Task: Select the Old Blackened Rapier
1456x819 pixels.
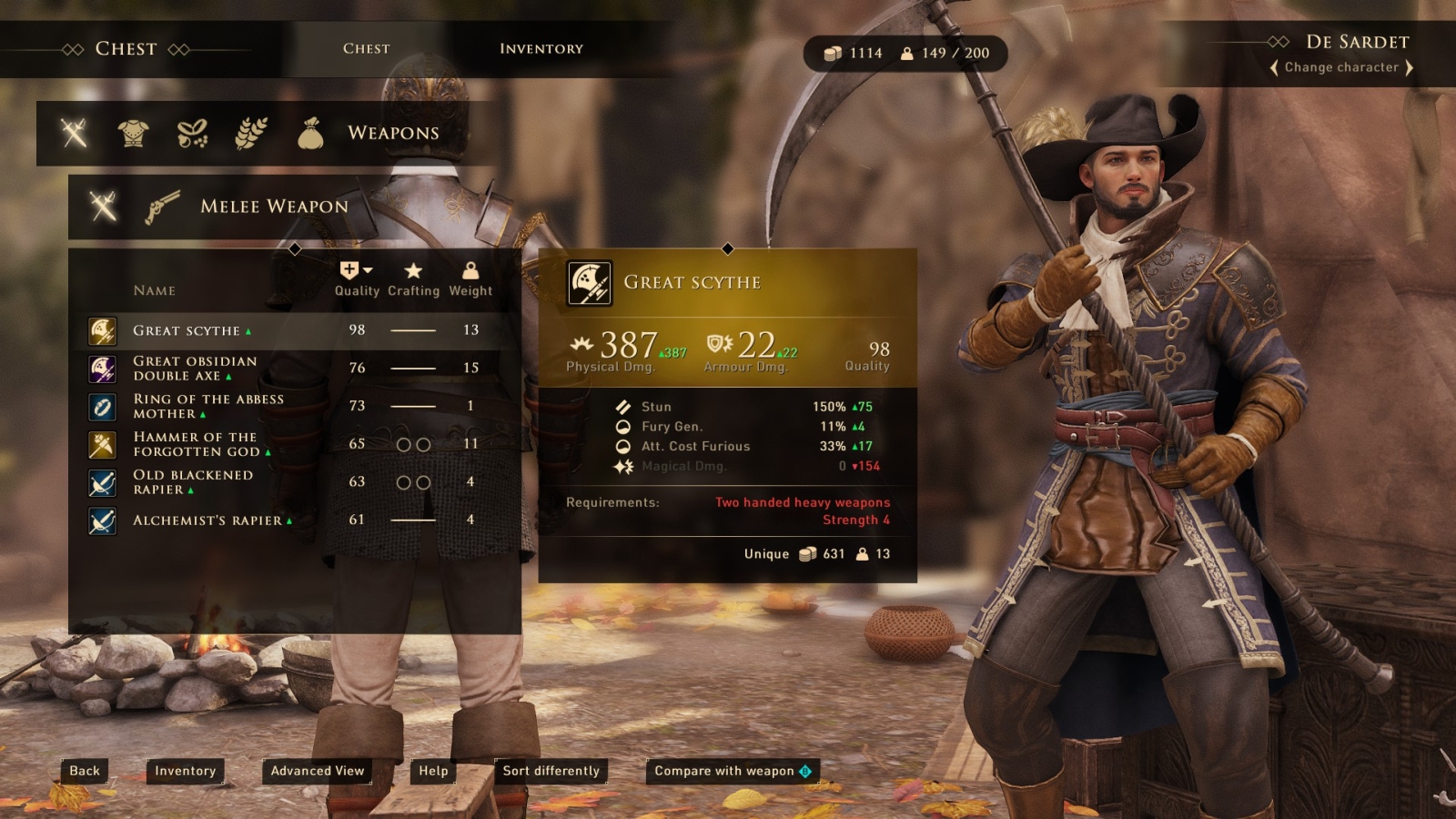Action: (x=192, y=482)
